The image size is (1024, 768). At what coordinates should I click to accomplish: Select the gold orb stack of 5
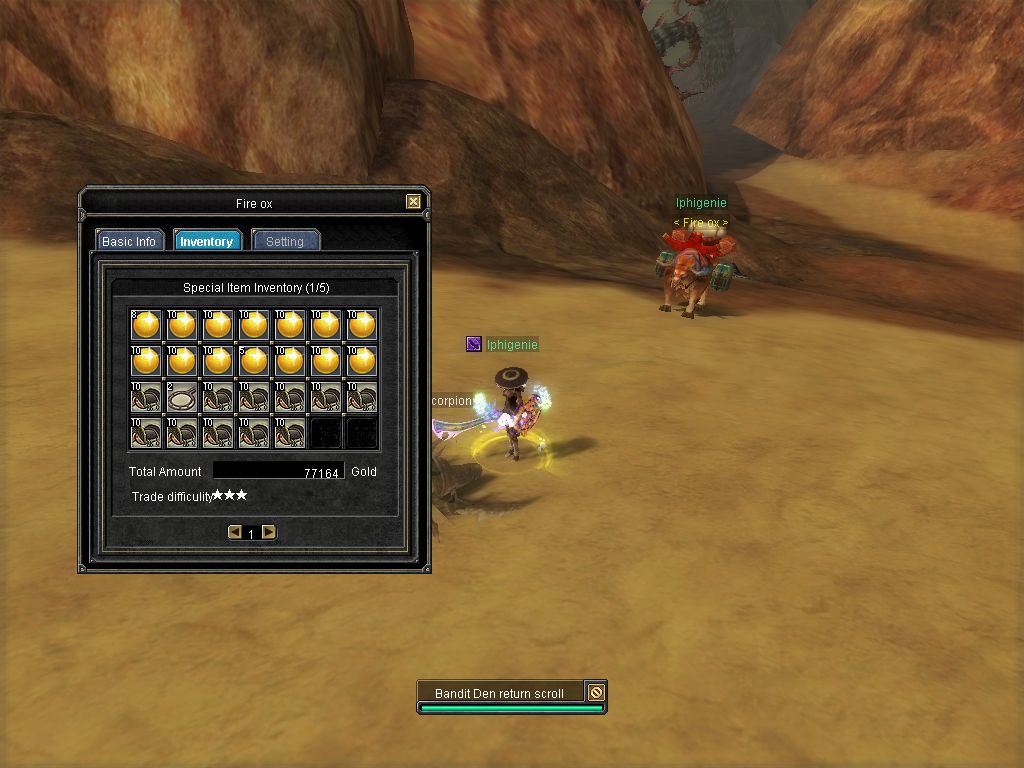pos(254,360)
